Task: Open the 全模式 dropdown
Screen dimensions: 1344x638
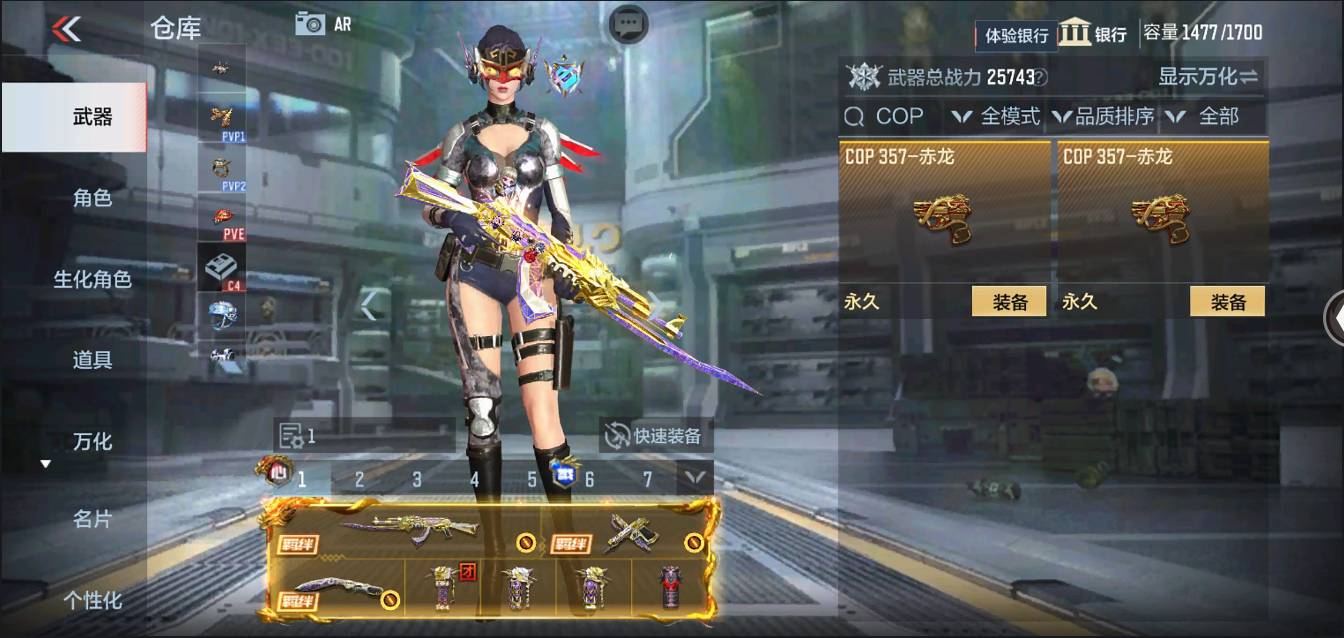Action: point(996,117)
